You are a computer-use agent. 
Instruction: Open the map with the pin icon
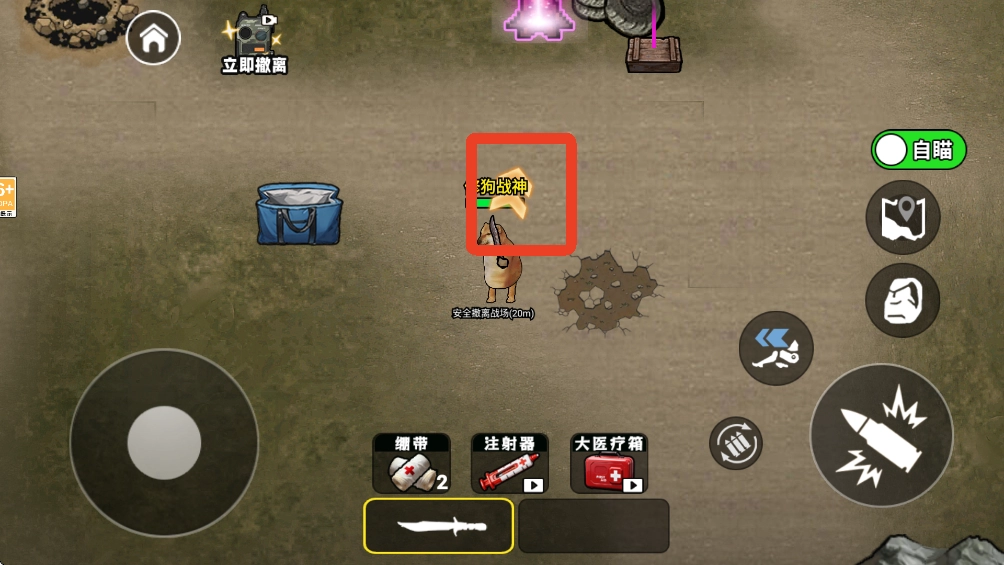click(x=902, y=217)
